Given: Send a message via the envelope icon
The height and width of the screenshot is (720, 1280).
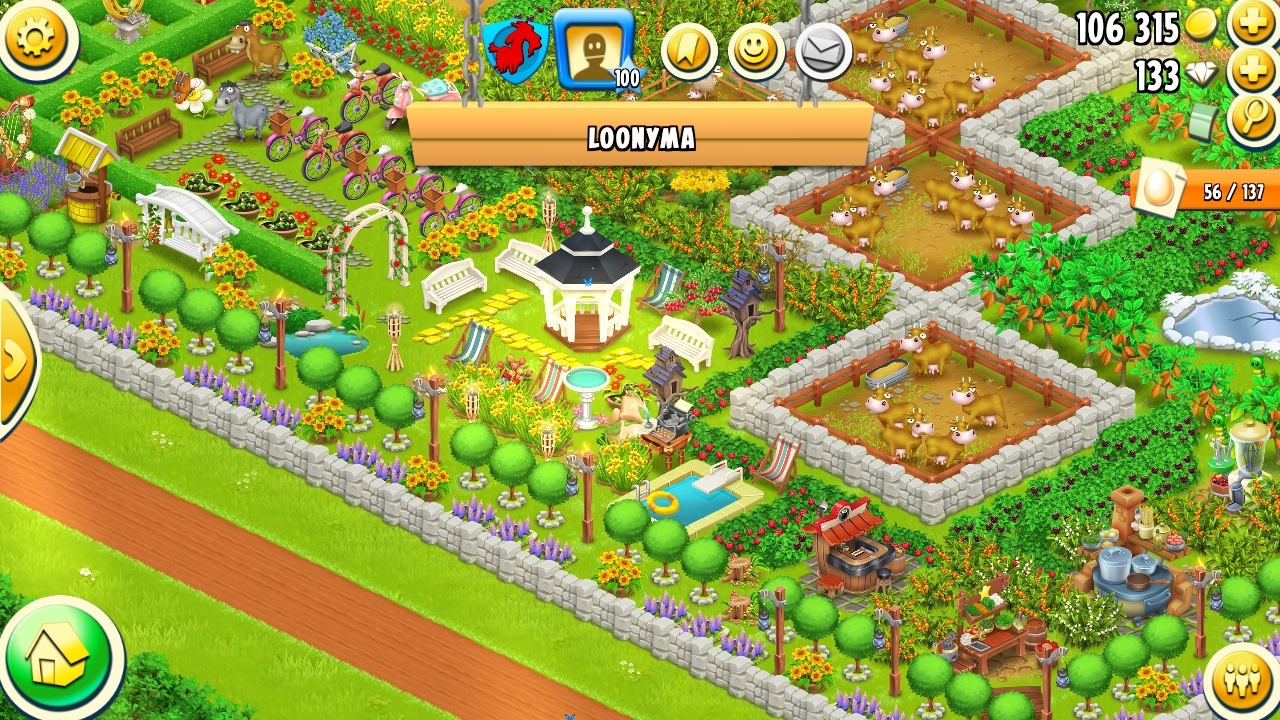Looking at the screenshot, I should pos(824,51).
